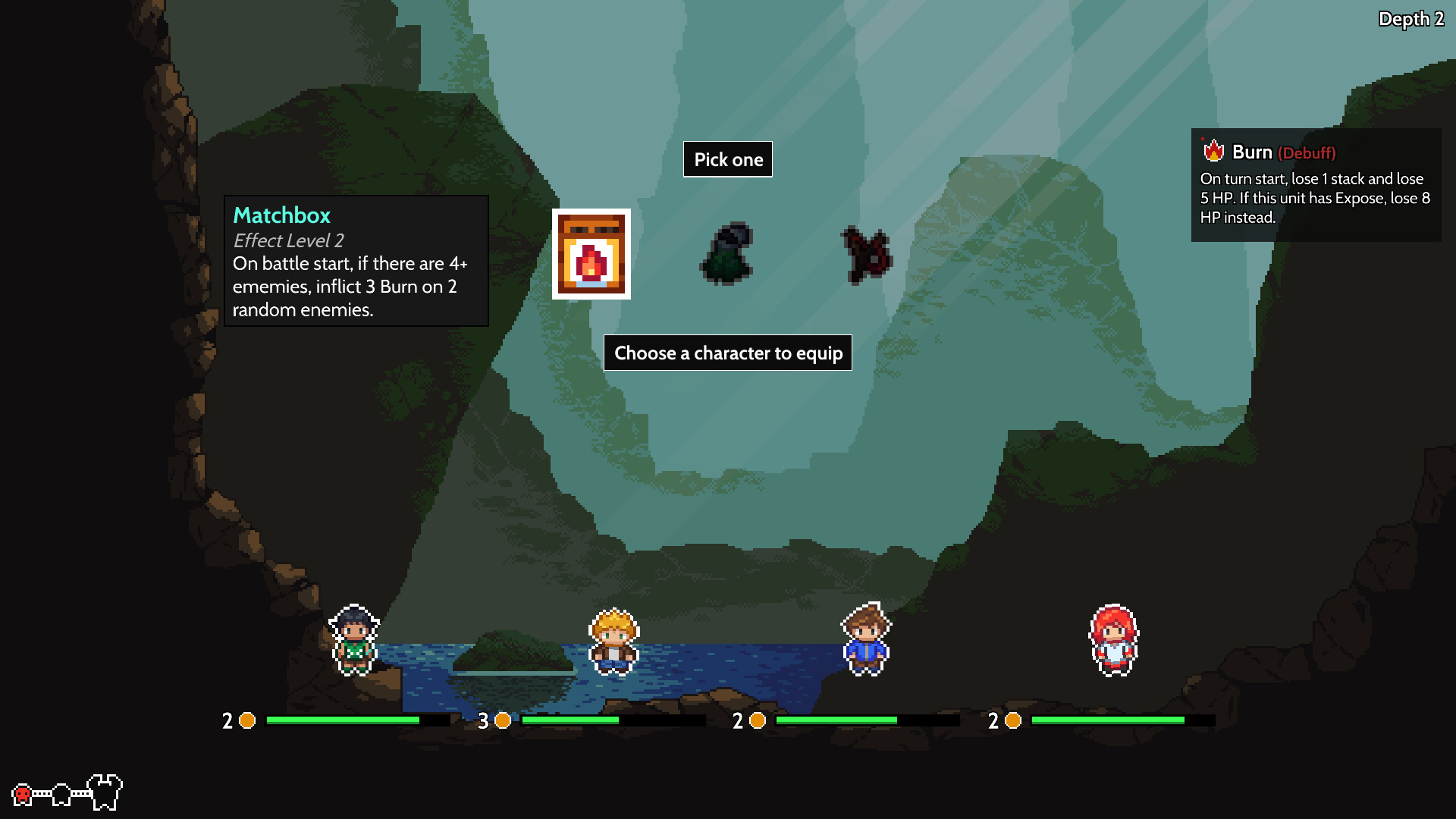Select the Matchbox item card
The height and width of the screenshot is (819, 1456).
point(591,255)
